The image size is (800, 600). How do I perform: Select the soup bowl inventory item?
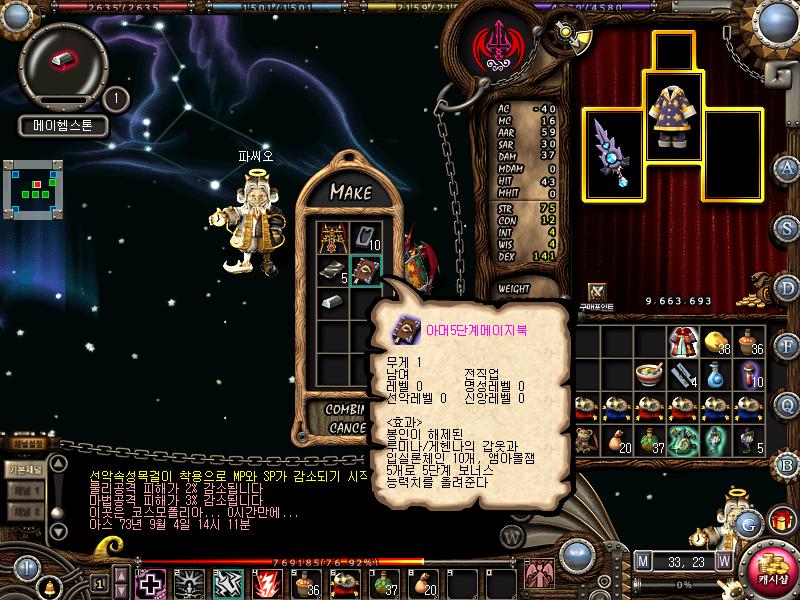[650, 375]
